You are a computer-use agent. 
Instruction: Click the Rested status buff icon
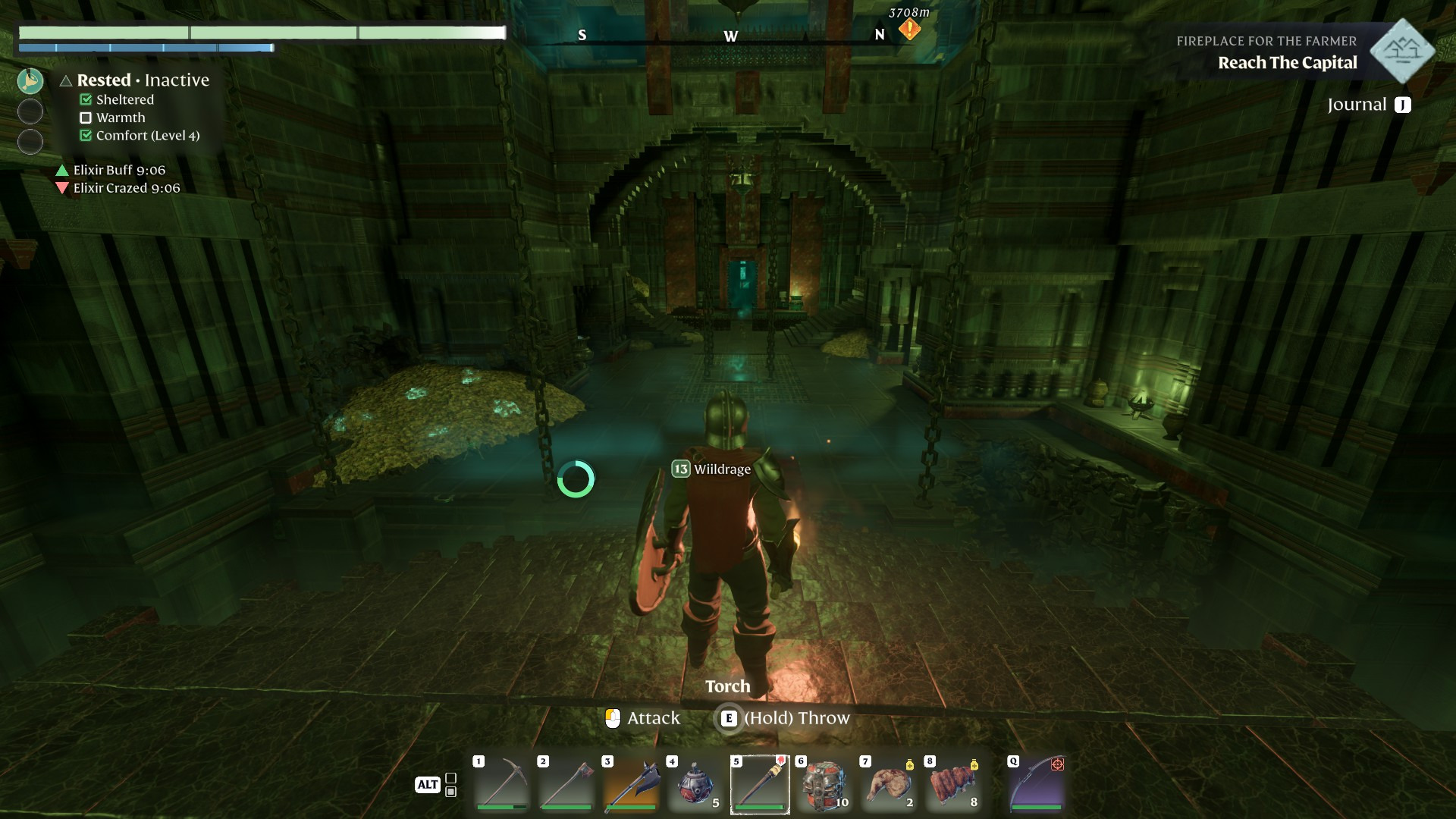pos(30,80)
